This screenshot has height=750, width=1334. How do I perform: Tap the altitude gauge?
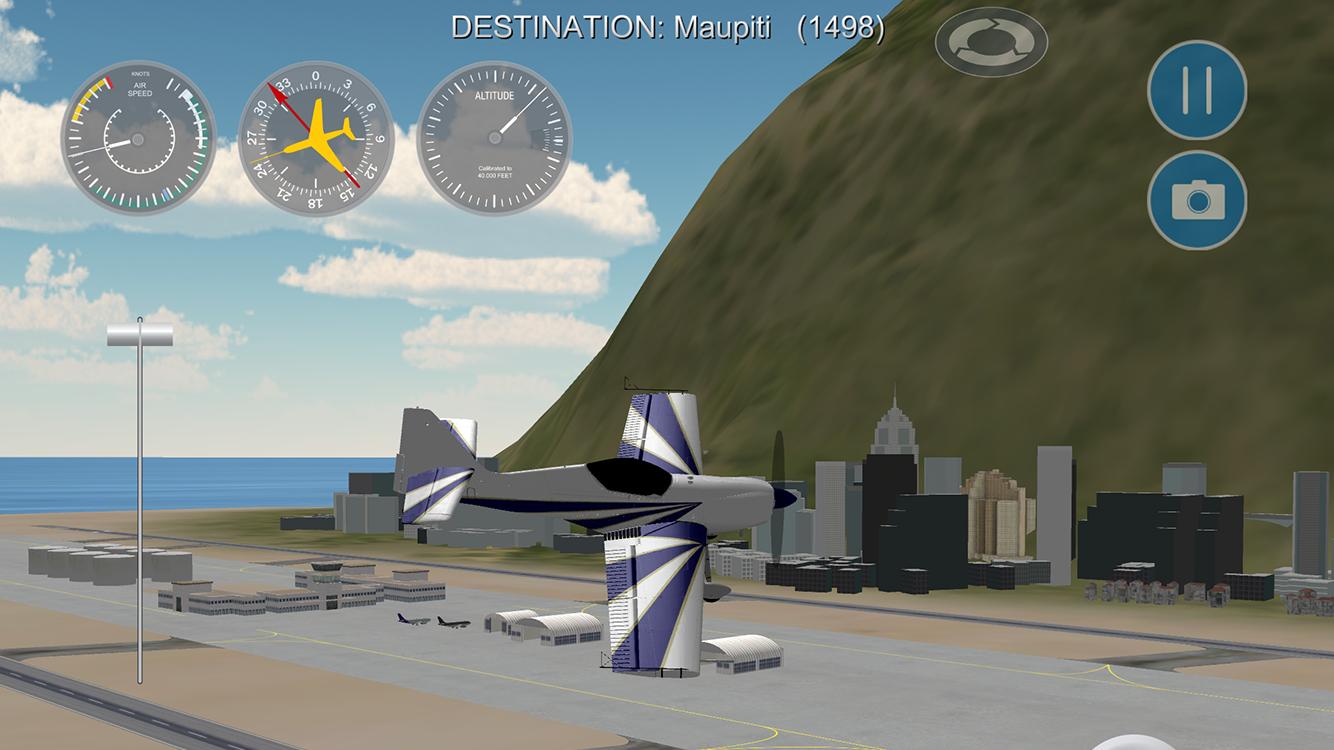(494, 138)
